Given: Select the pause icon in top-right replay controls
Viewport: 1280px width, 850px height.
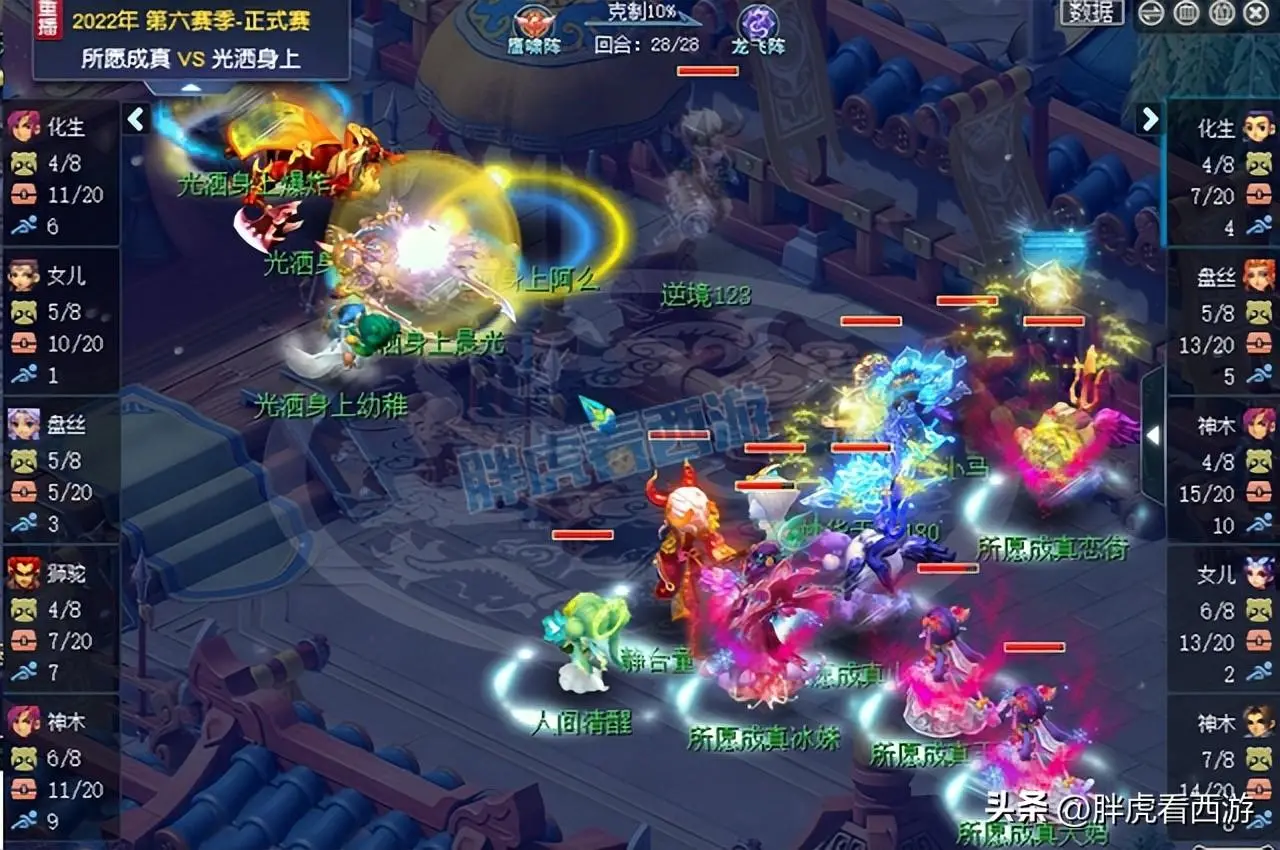Looking at the screenshot, I should [x=1186, y=11].
